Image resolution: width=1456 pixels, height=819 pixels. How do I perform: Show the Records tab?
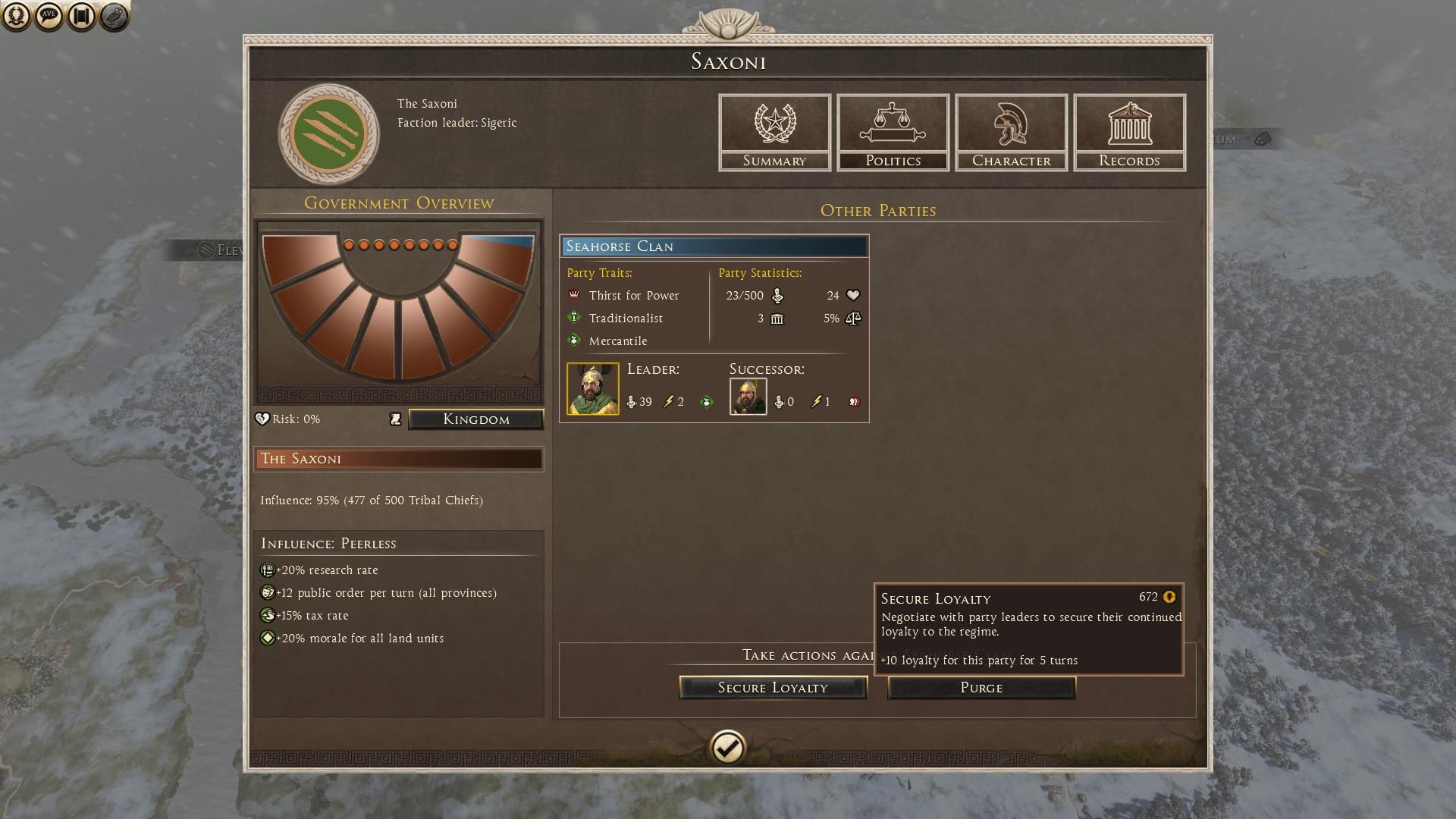pos(1129,133)
